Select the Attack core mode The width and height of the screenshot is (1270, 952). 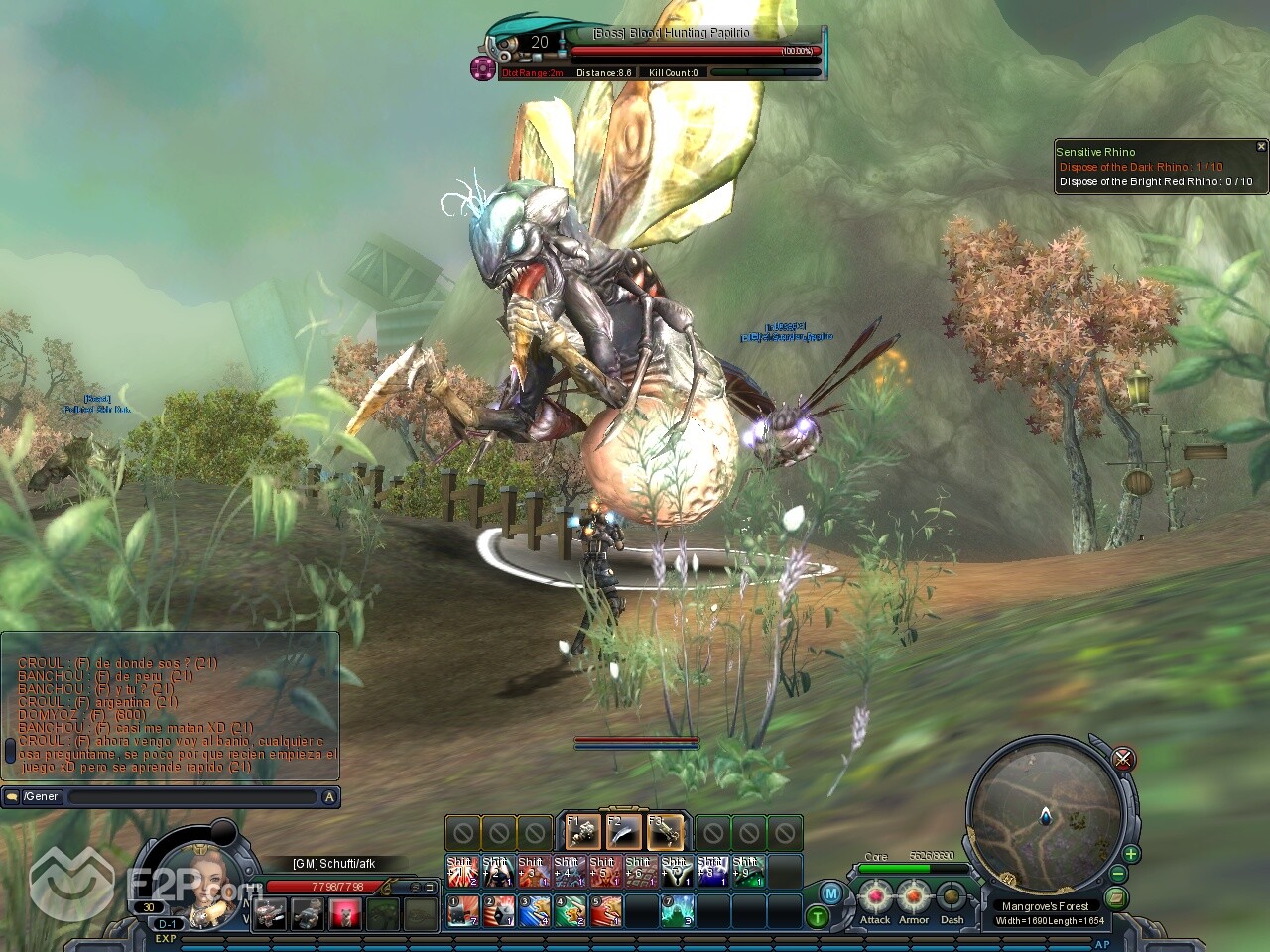coord(875,897)
